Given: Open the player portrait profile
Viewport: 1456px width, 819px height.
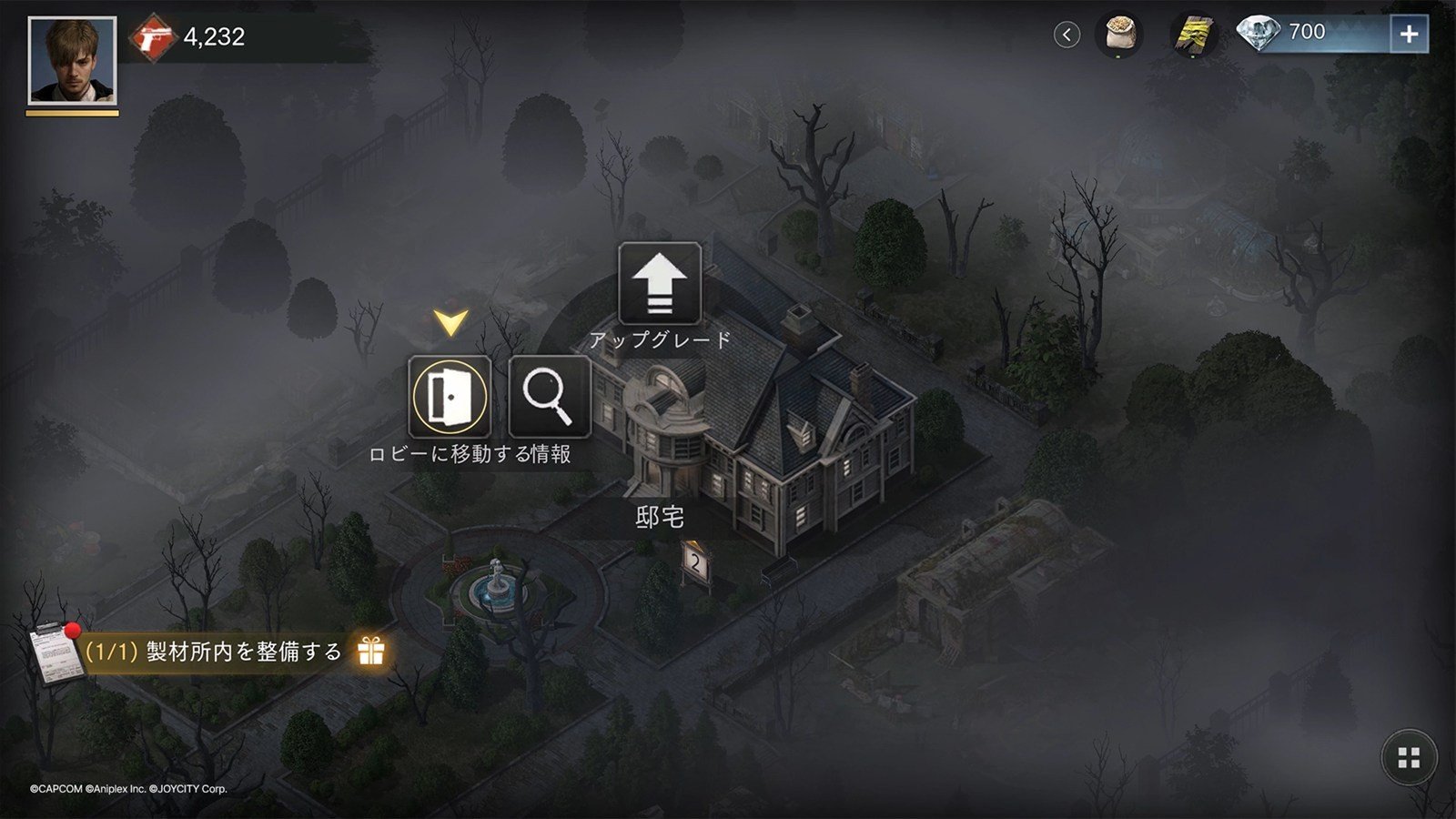Looking at the screenshot, I should [72, 61].
